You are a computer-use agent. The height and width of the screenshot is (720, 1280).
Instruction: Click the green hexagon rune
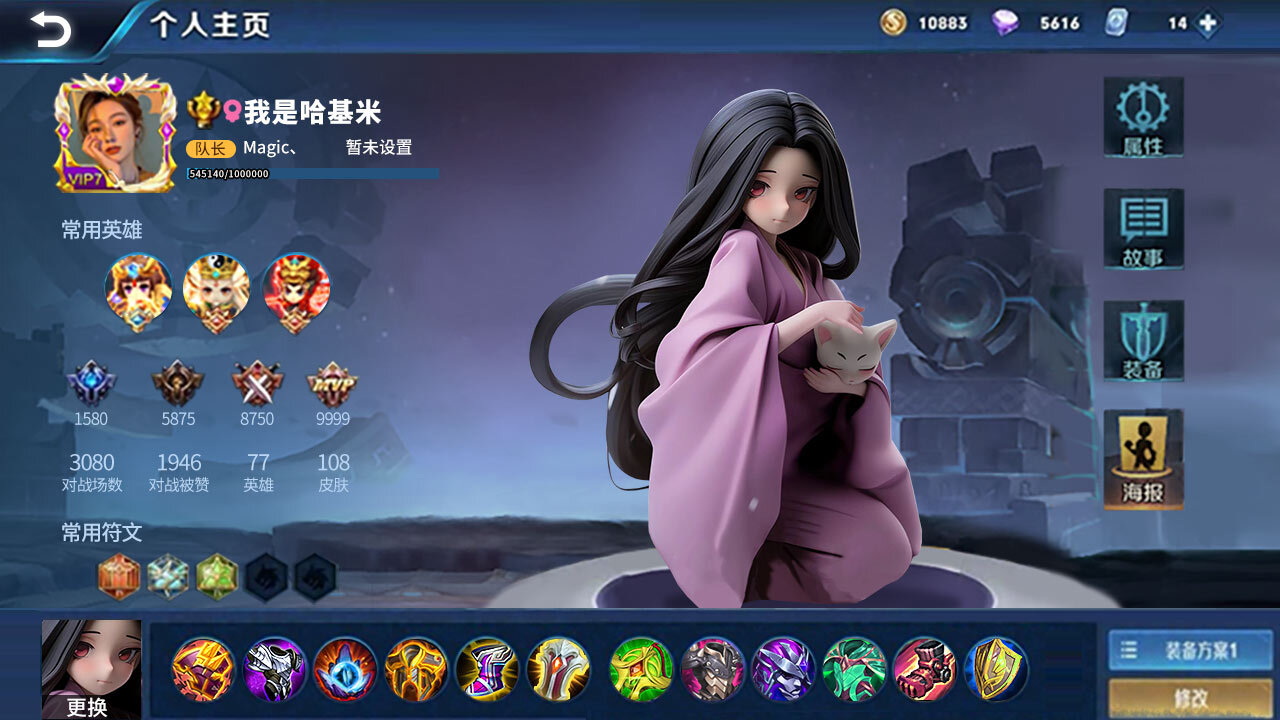(217, 577)
